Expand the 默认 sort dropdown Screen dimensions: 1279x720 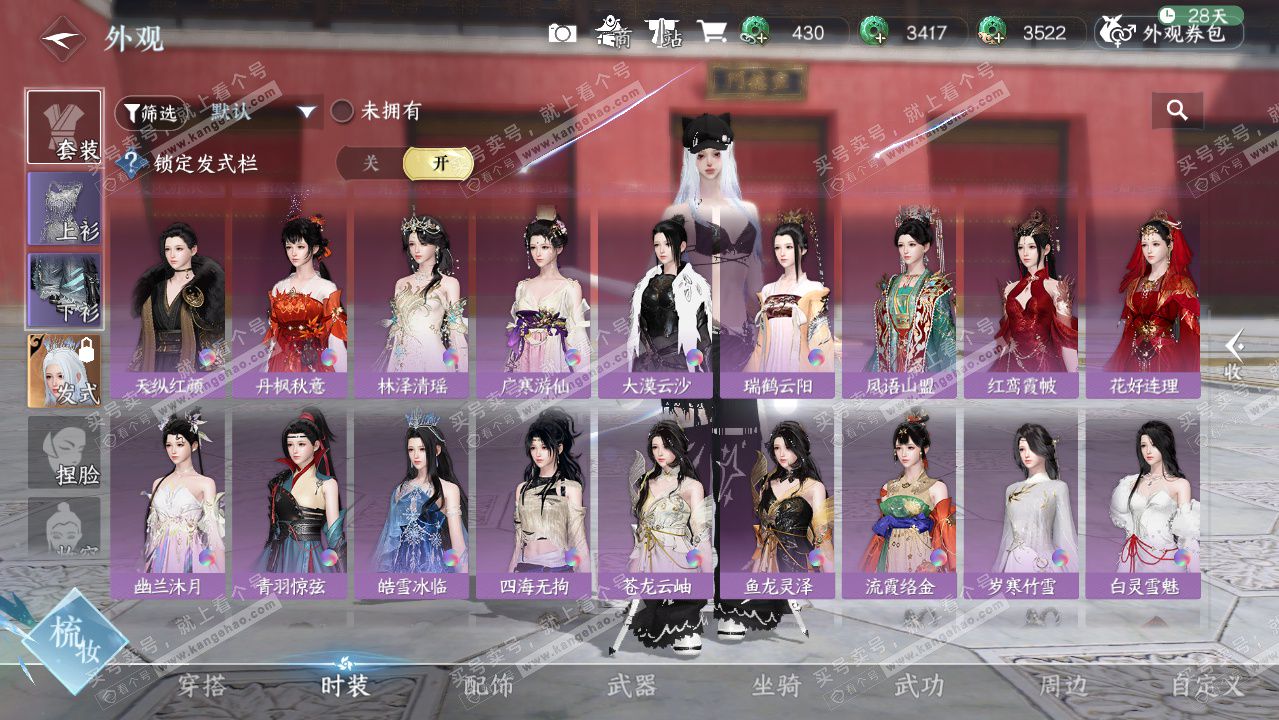pyautogui.click(x=307, y=112)
